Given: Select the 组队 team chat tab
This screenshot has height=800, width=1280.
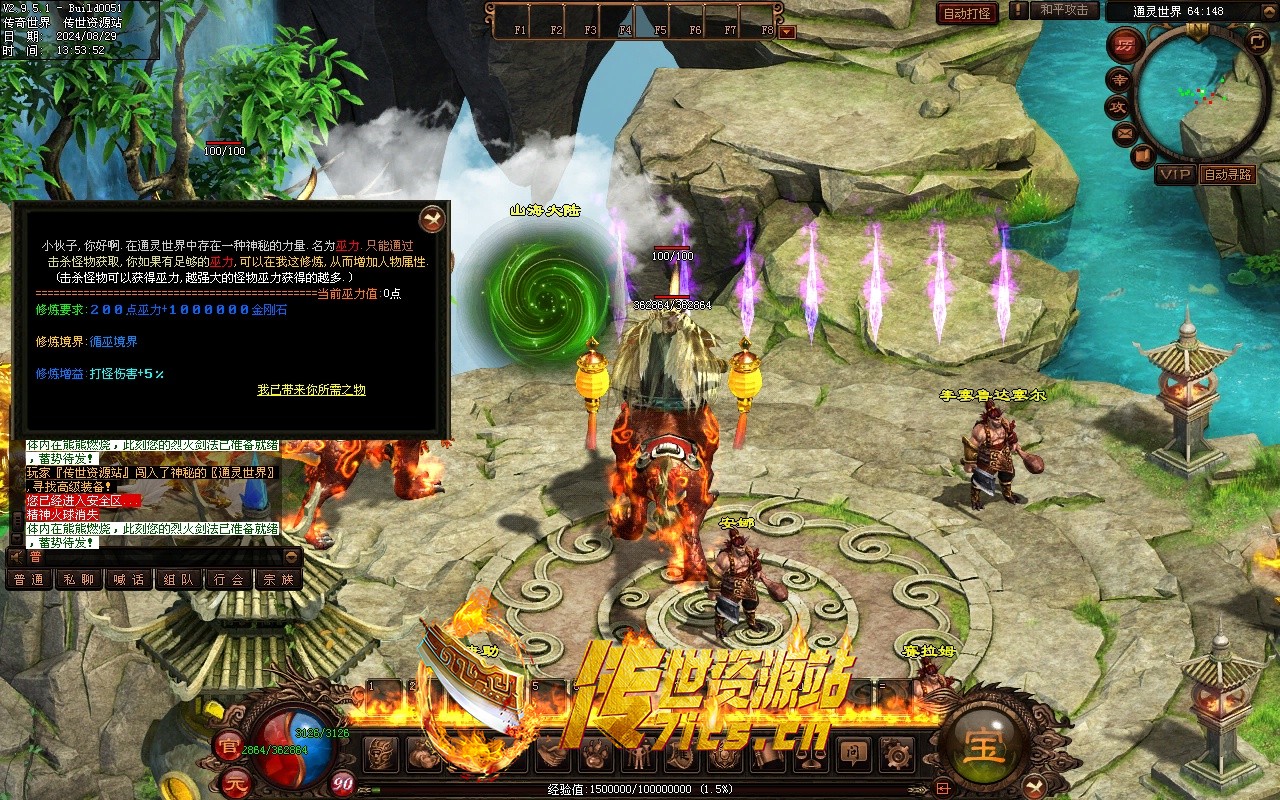Looking at the screenshot, I should point(179,579).
